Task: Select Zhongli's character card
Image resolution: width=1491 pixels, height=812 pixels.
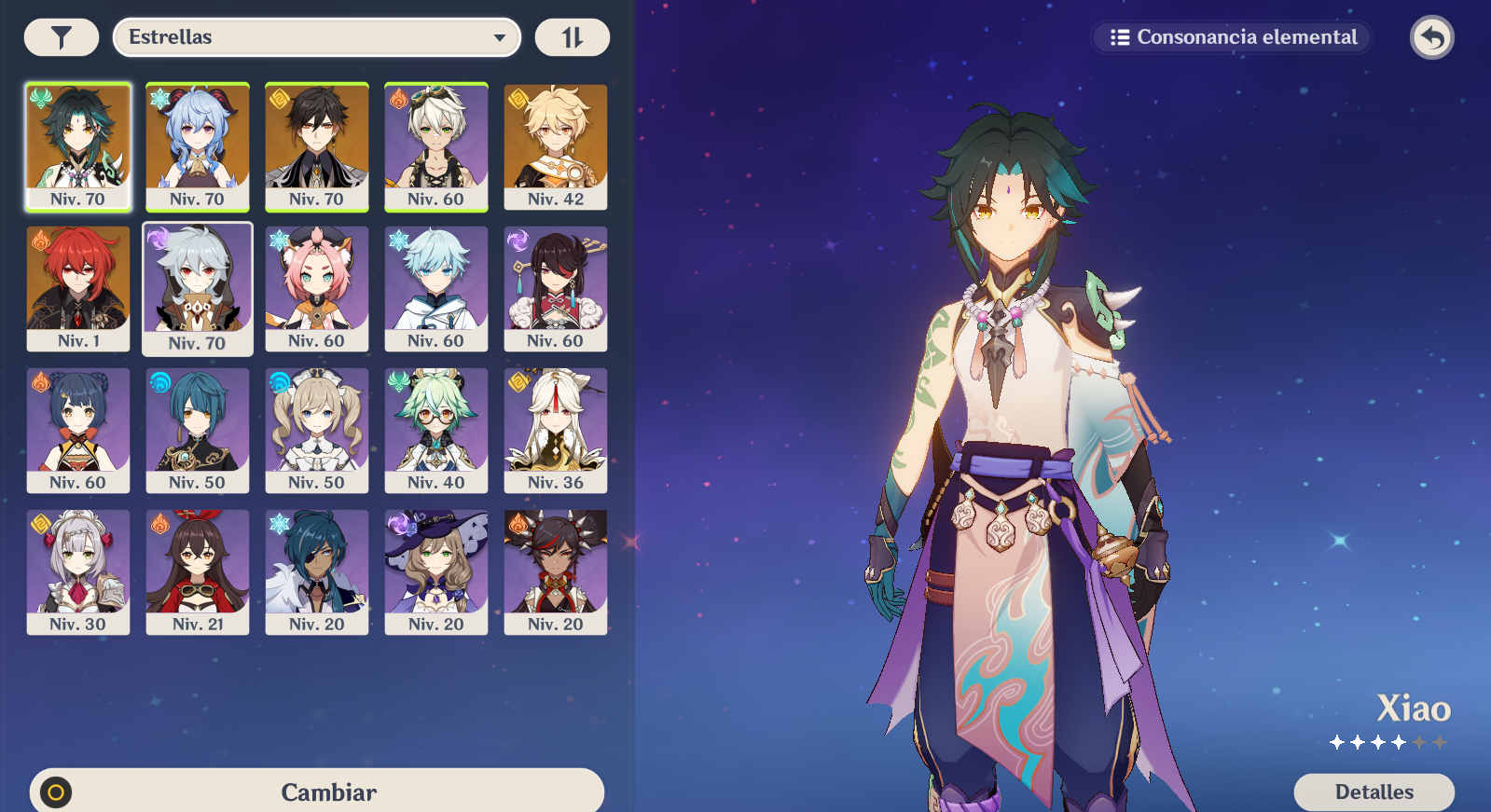Action: click(x=317, y=146)
